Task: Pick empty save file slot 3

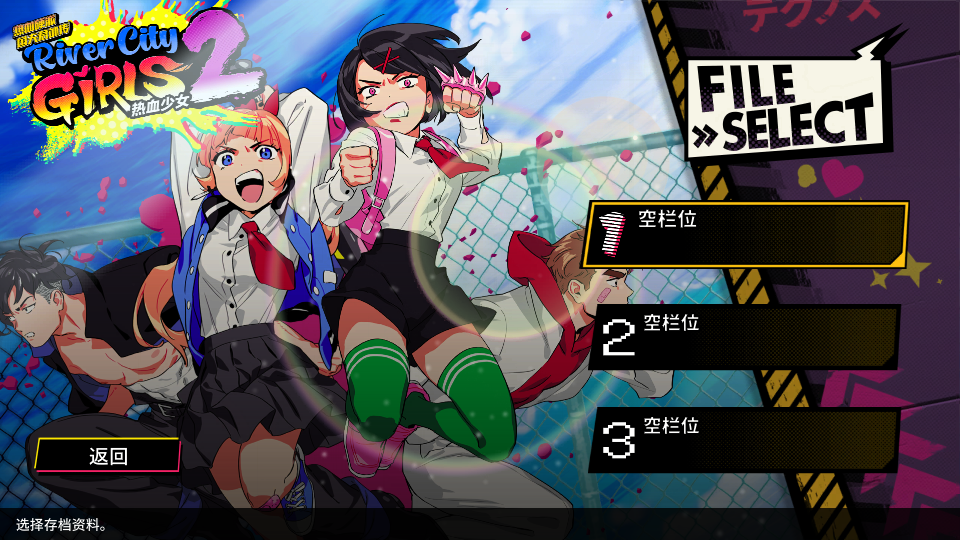Action: [x=745, y=440]
